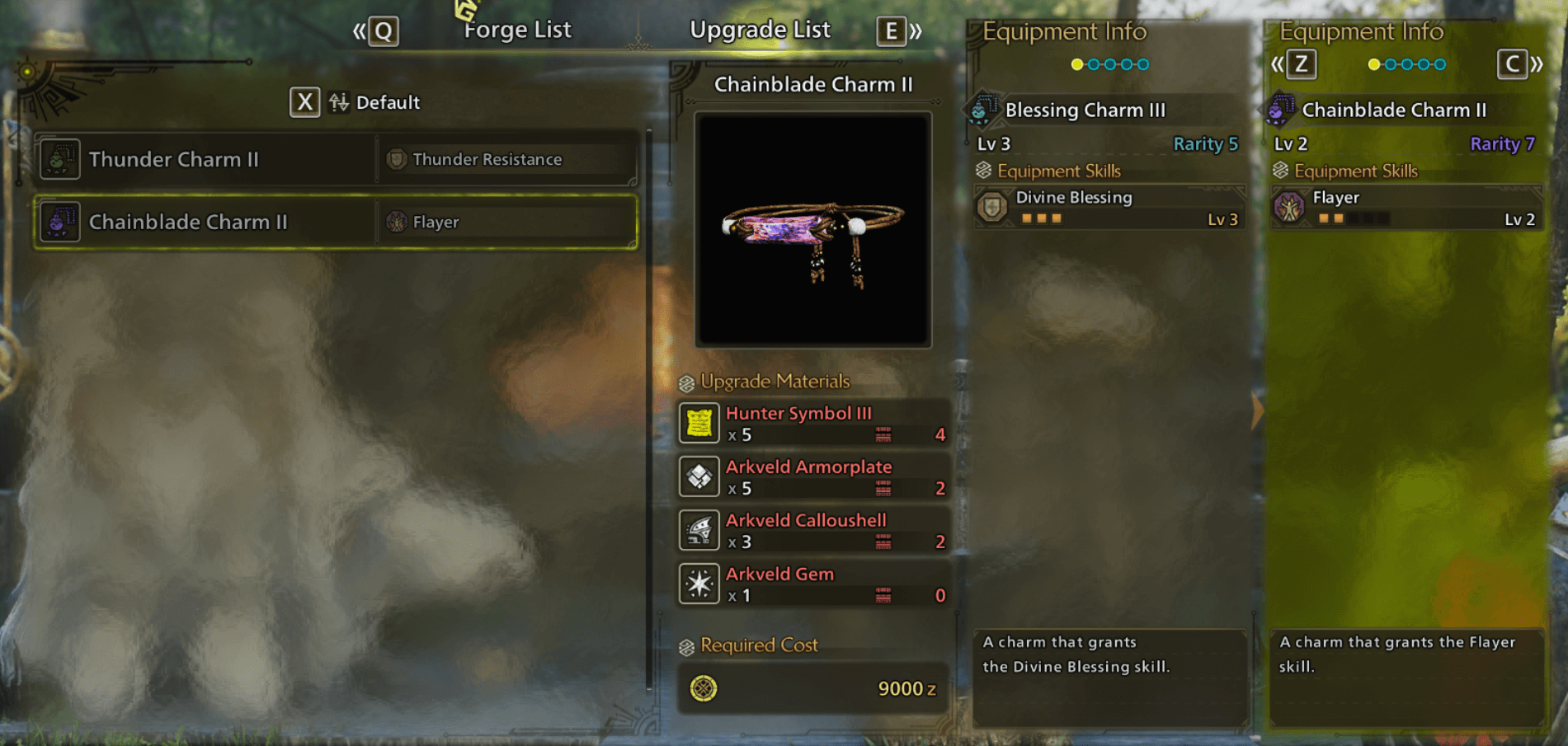Click the Divine Blessing skill shield icon

pyautogui.click(x=993, y=208)
